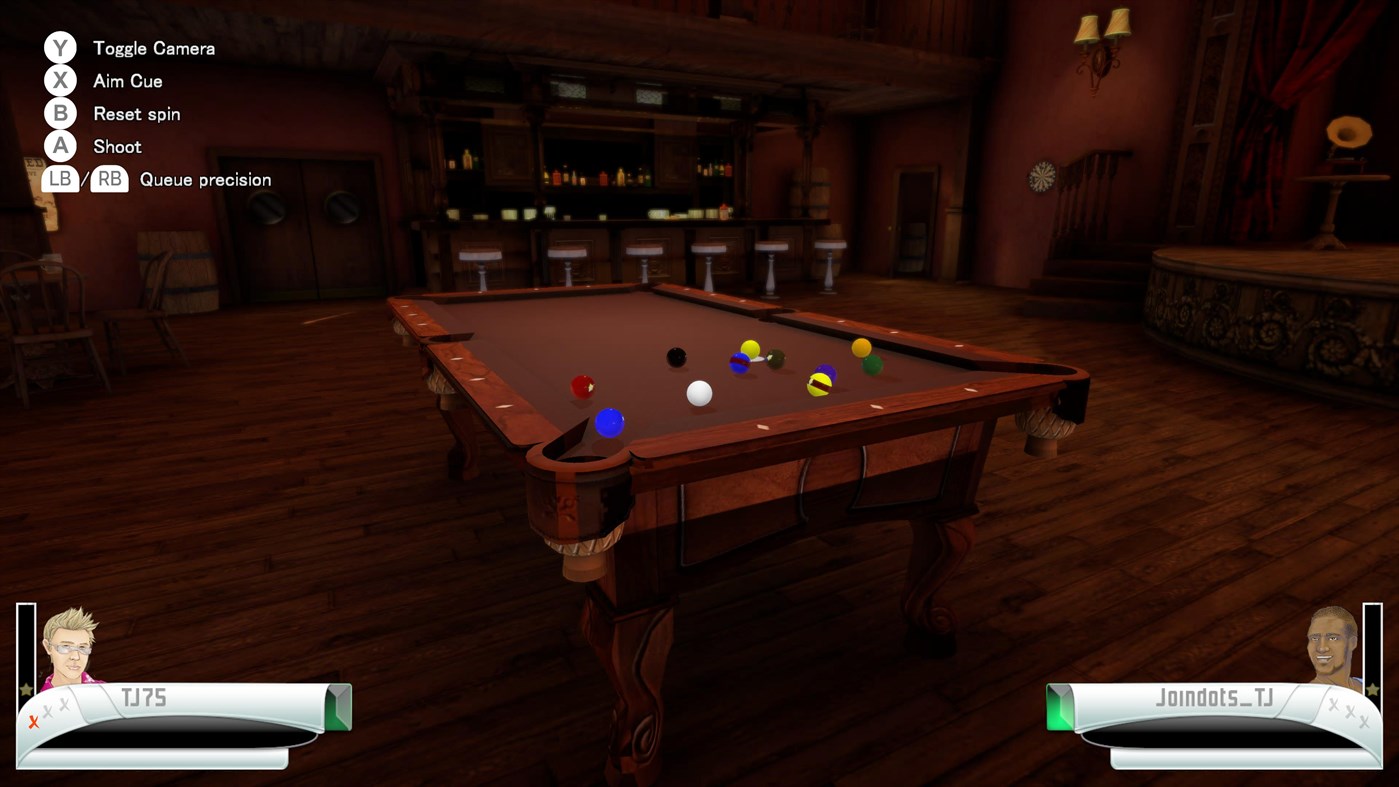Click the green gem beside Joindots_TJ's nameplate
The width and height of the screenshot is (1399, 787).
[x=1058, y=707]
